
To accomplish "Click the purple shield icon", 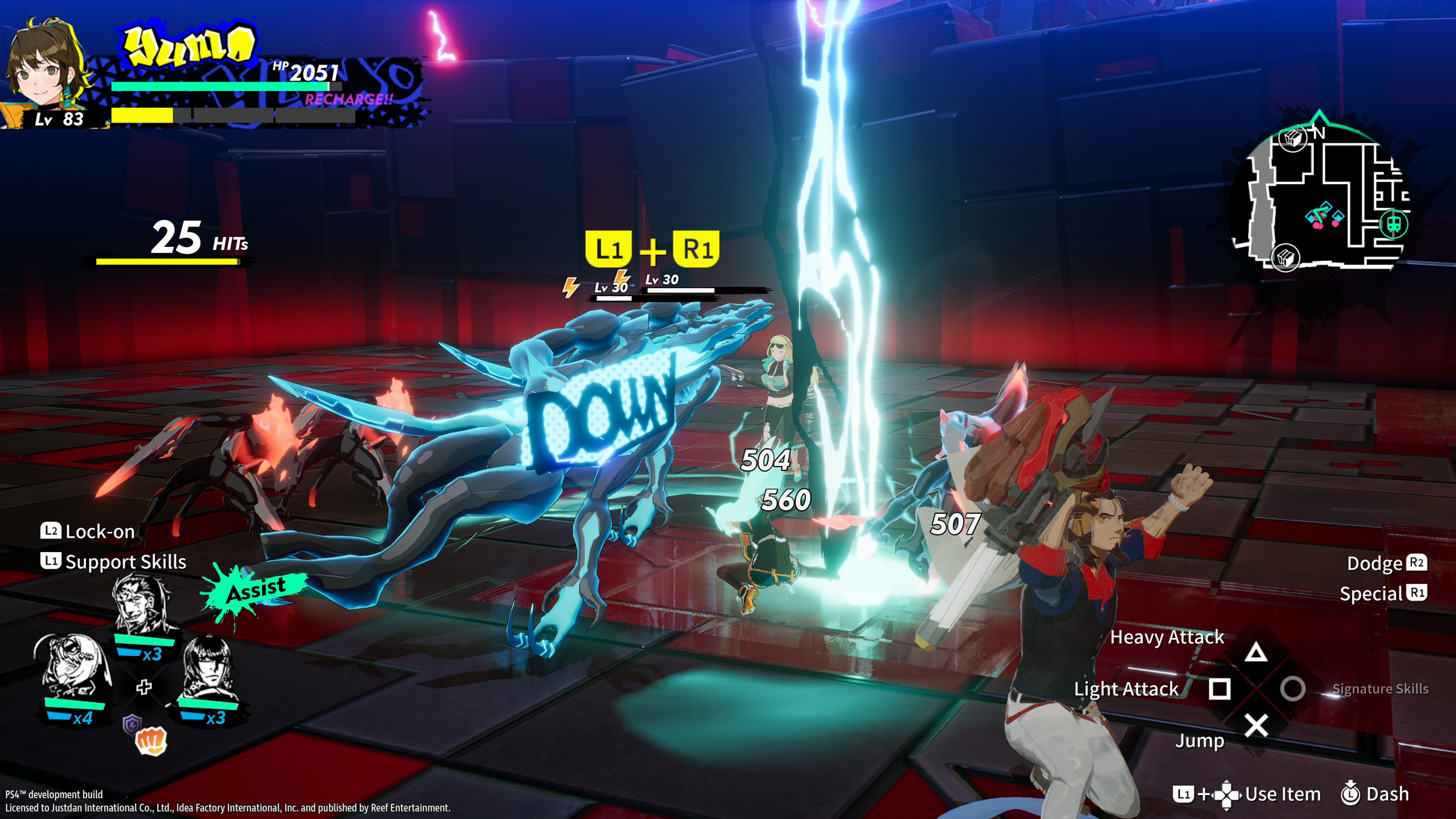I will click(132, 723).
